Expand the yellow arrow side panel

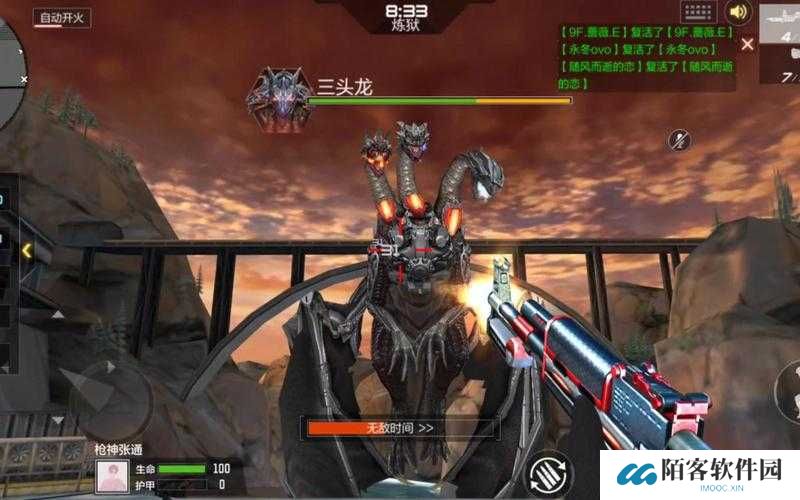point(26,250)
